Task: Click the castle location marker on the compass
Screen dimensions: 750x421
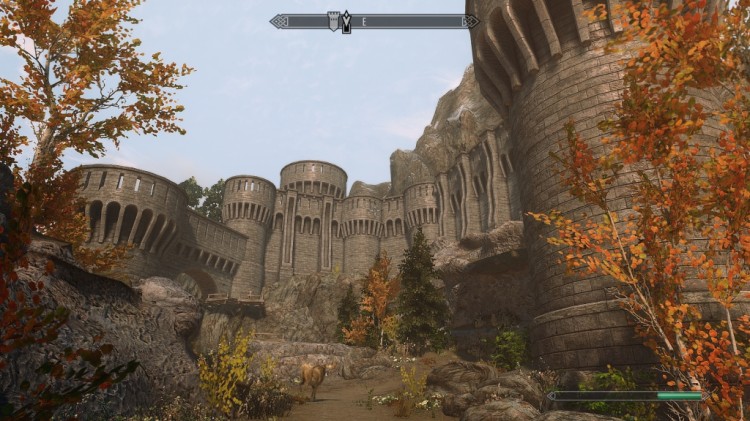Action: tap(334, 20)
